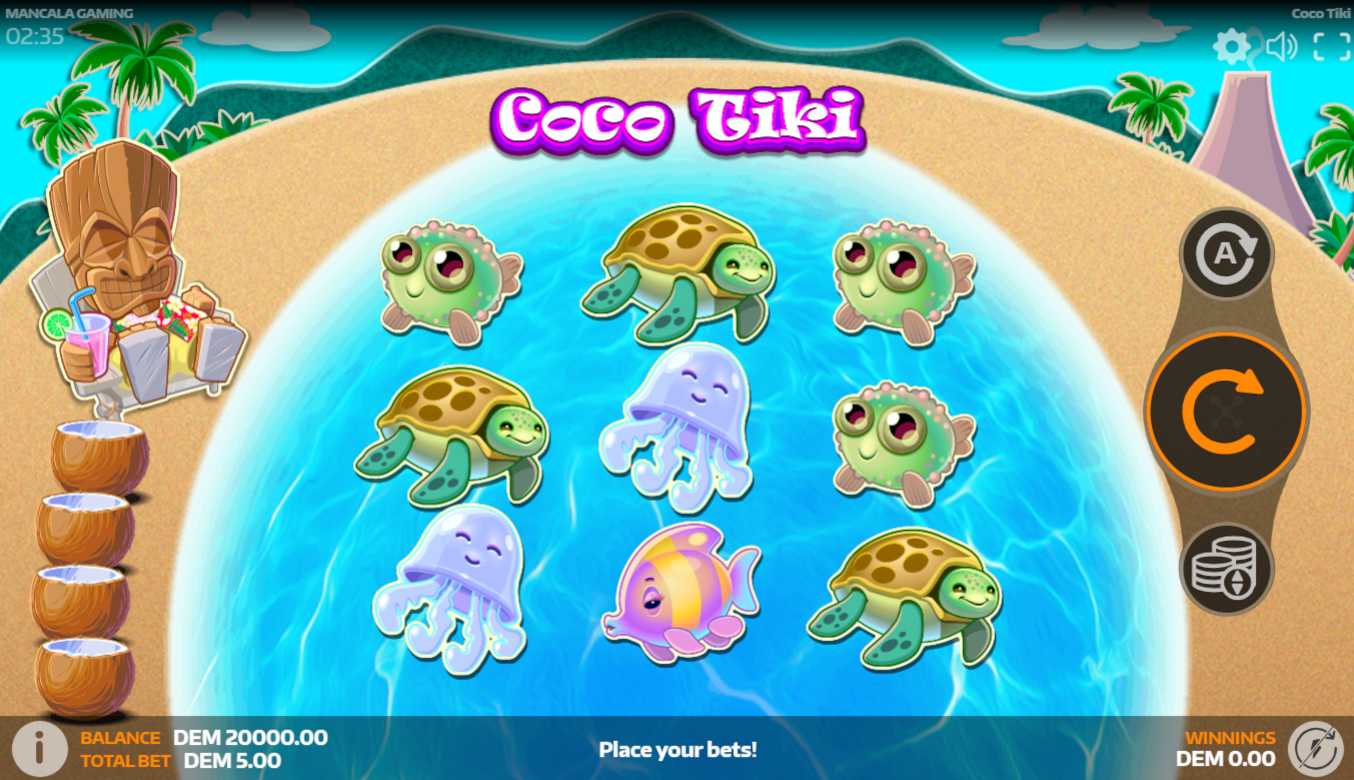Toggle the sound speaker icon
The width and height of the screenshot is (1354, 780).
[x=1281, y=46]
